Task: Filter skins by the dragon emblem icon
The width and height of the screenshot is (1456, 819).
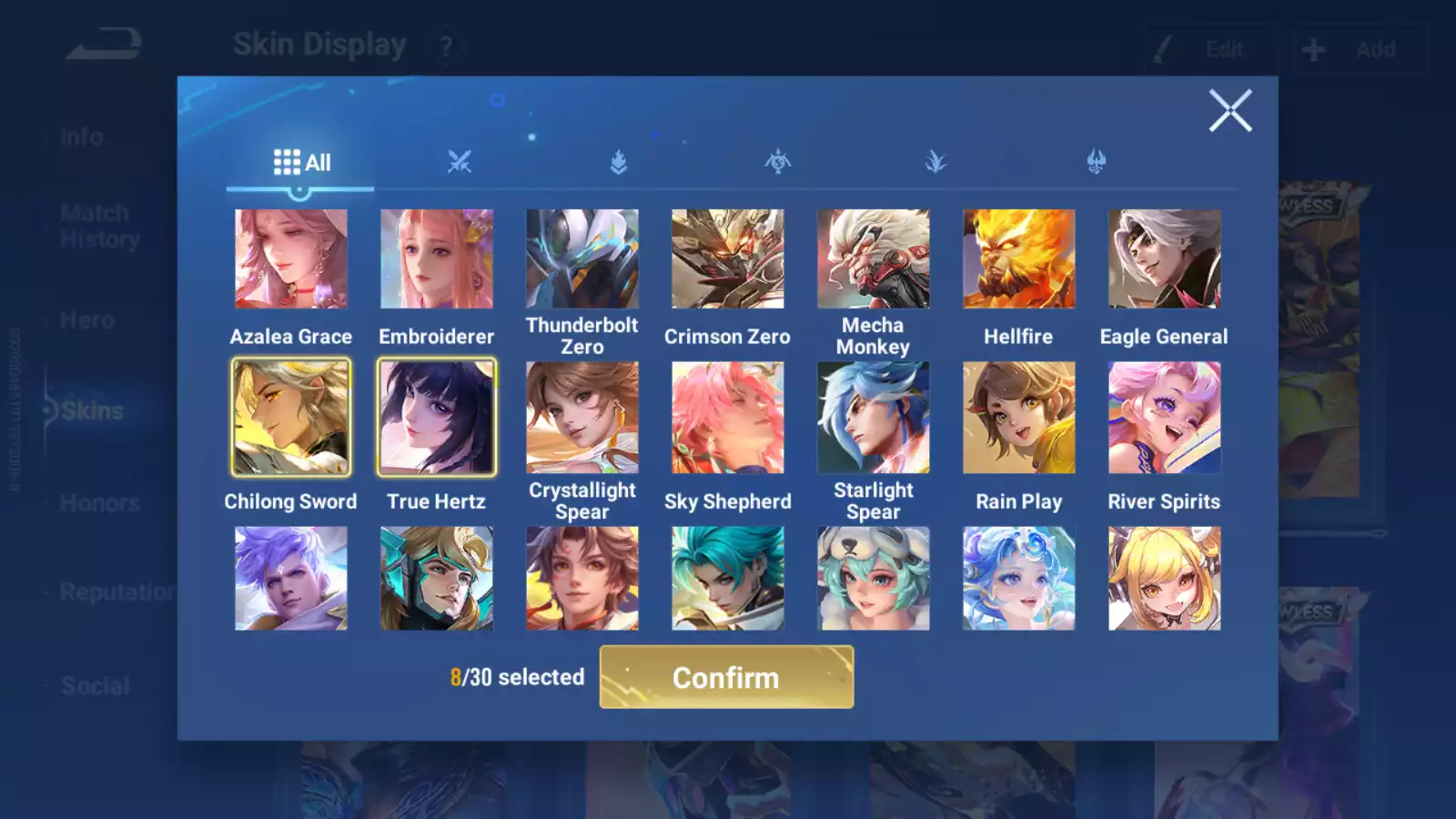Action: (776, 162)
